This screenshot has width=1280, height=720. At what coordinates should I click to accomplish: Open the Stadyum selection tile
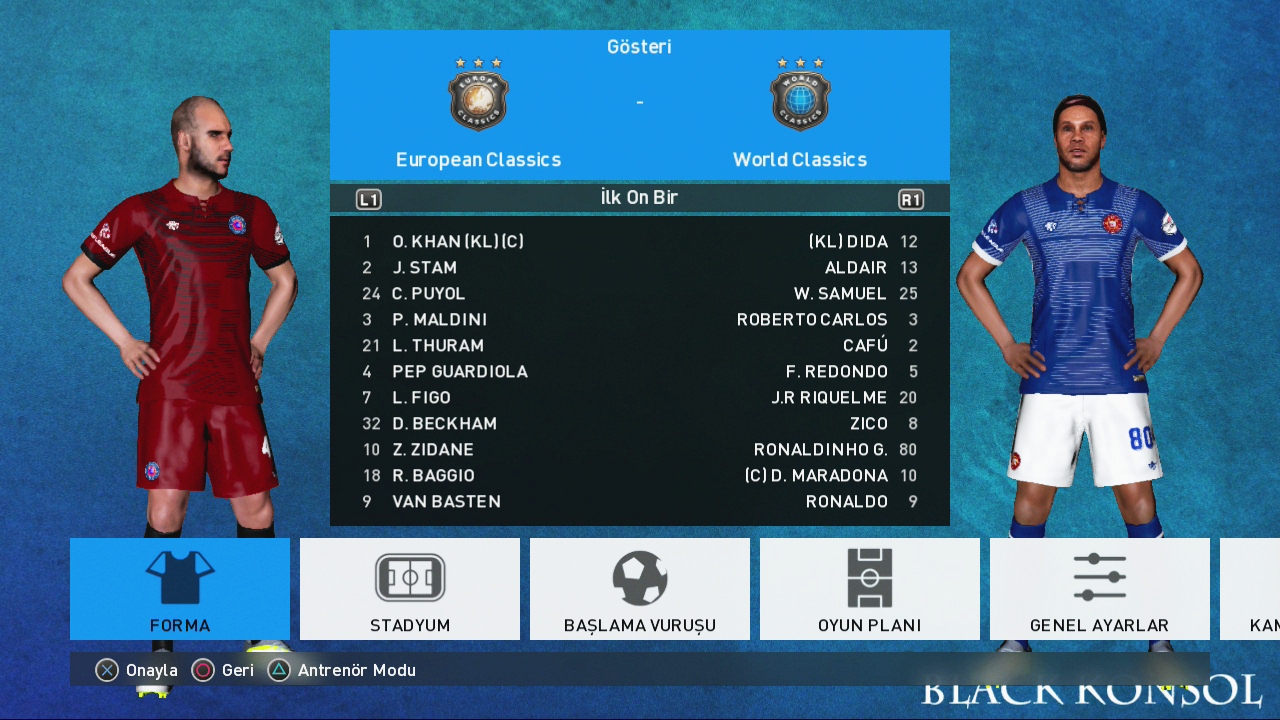(x=410, y=589)
